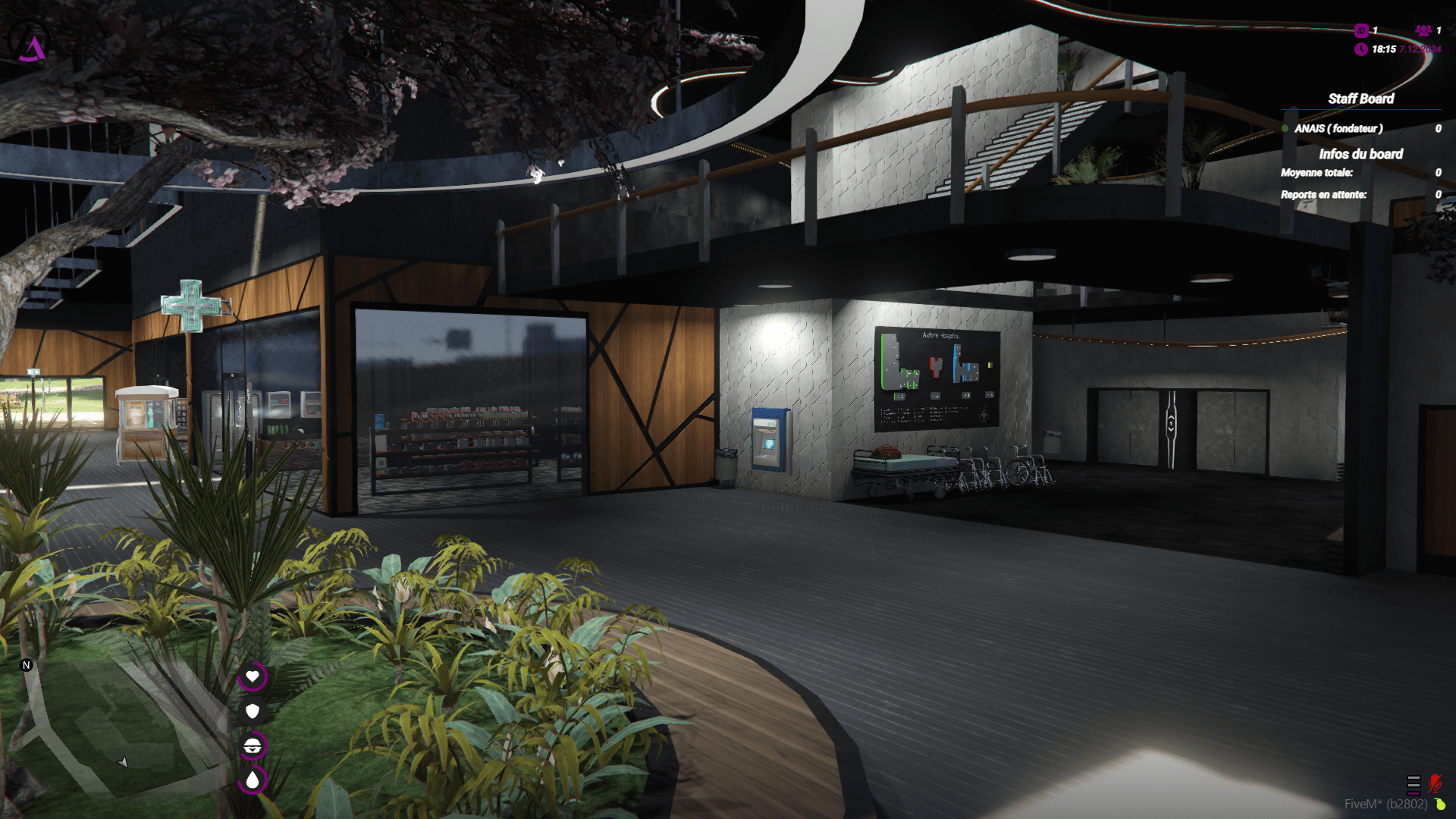This screenshot has height=819, width=1456.
Task: Click the voice range bars icon
Action: [1414, 786]
